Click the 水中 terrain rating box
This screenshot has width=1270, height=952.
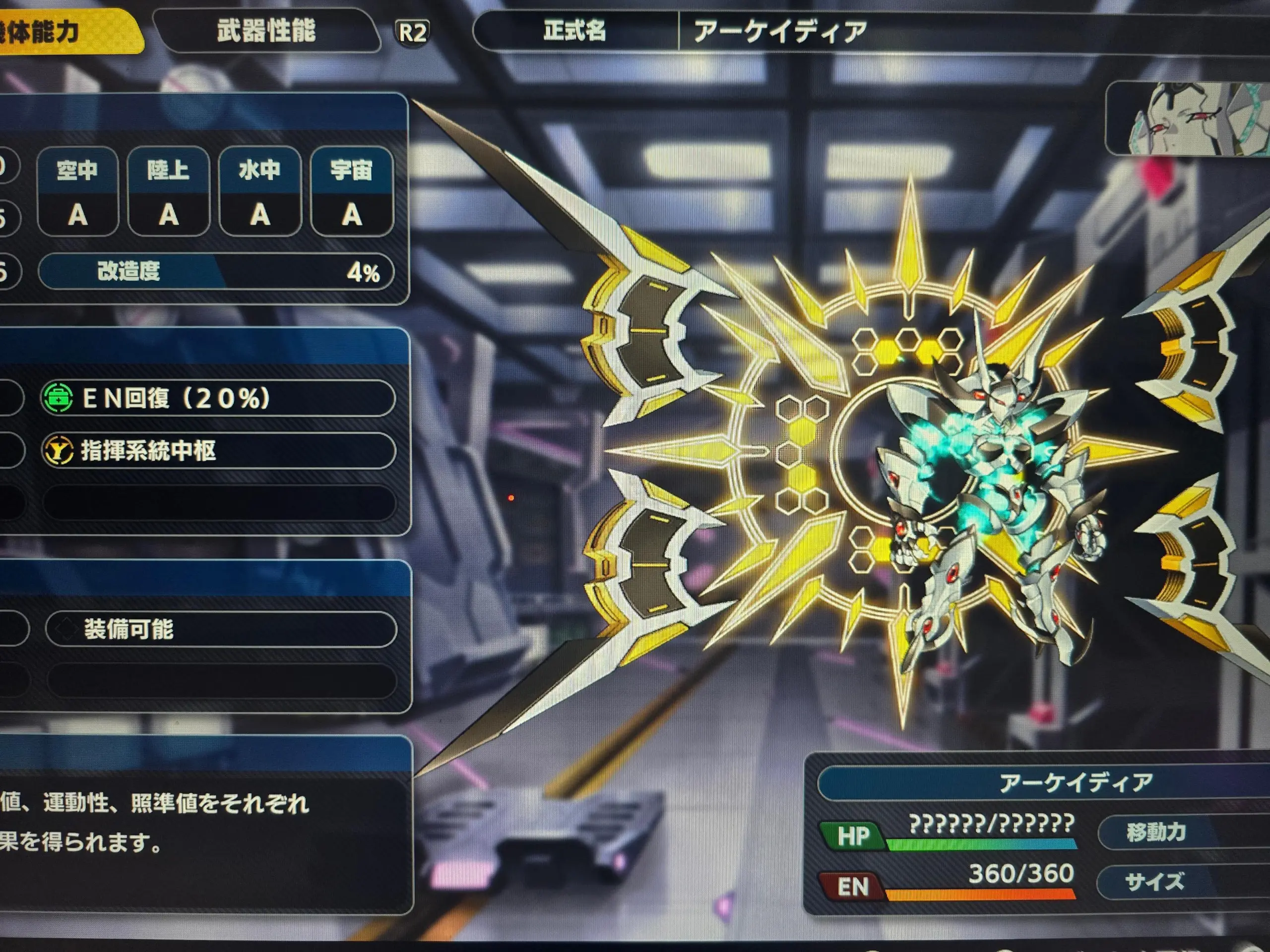click(x=259, y=192)
